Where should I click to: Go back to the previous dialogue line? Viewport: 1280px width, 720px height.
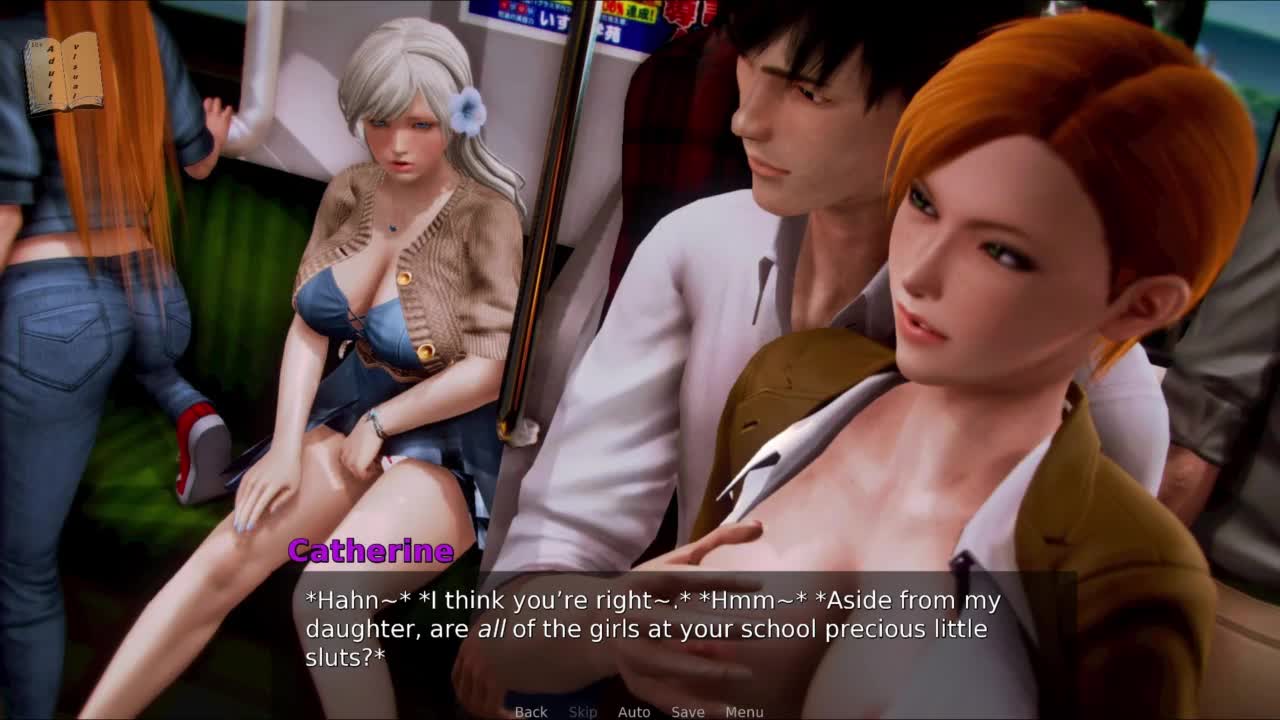[x=531, y=712]
